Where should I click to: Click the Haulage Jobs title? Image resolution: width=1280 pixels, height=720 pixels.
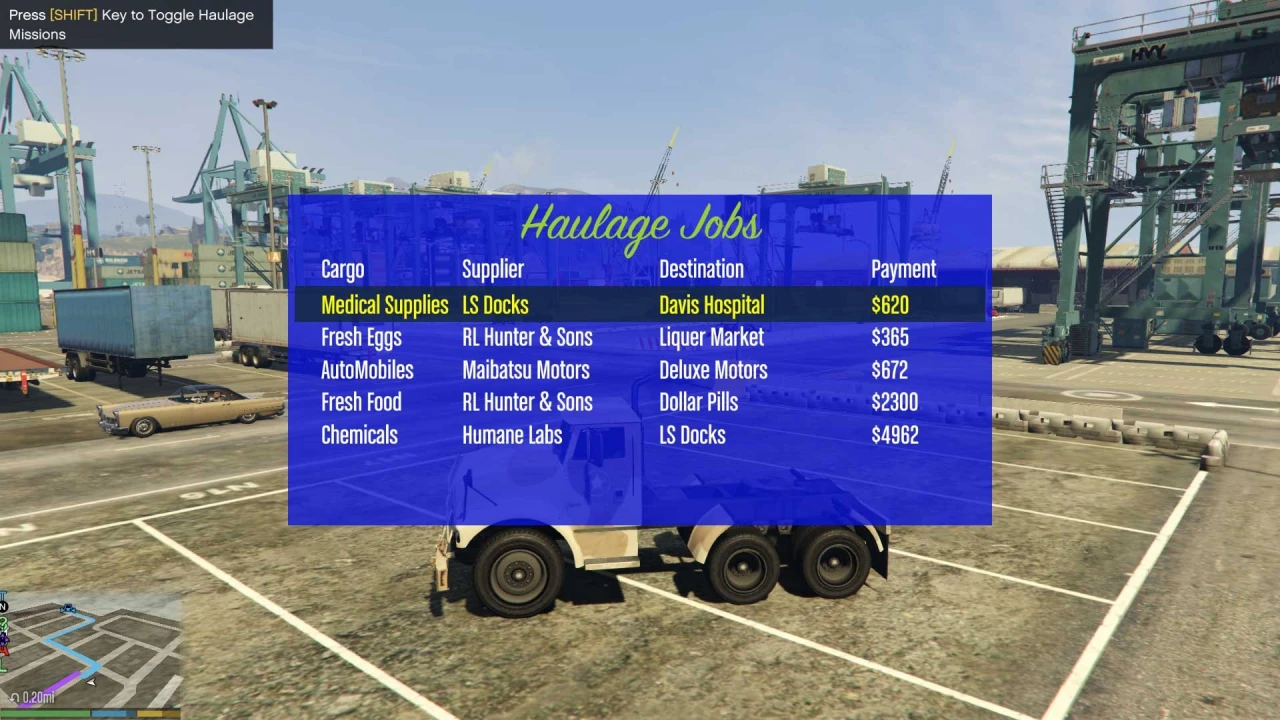tap(640, 224)
